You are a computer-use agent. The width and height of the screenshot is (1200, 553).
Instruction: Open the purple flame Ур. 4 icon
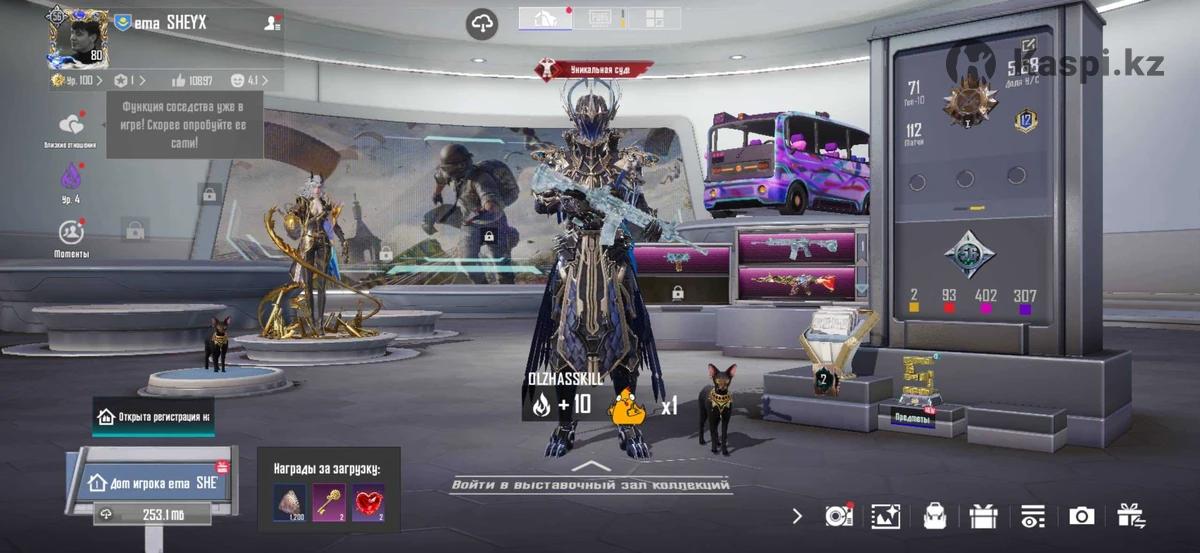(71, 179)
